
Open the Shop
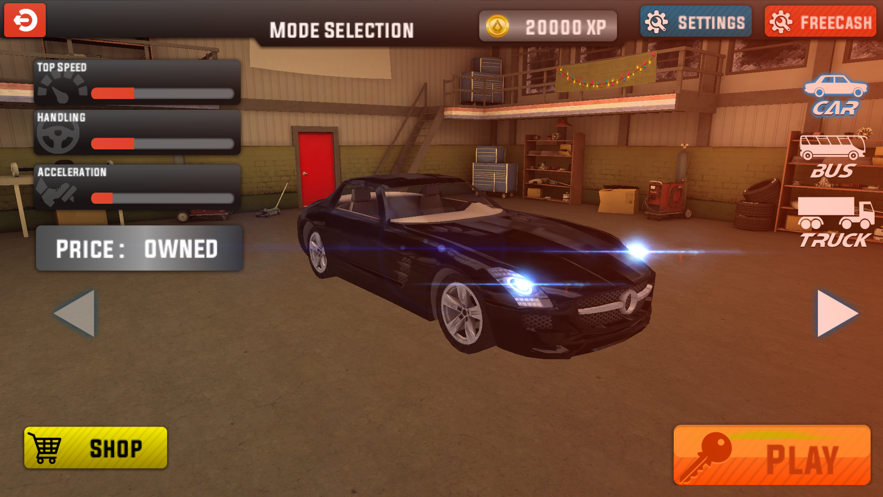96,448
